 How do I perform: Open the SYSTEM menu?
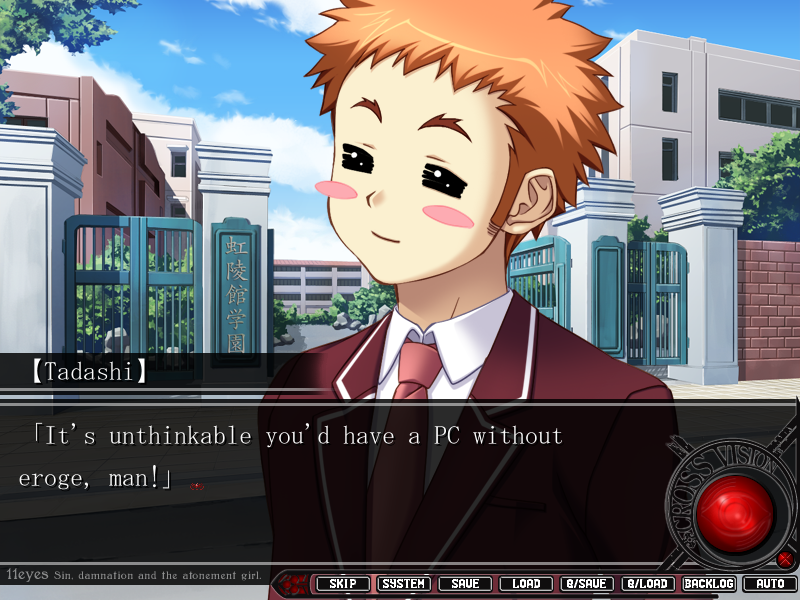pyautogui.click(x=404, y=584)
